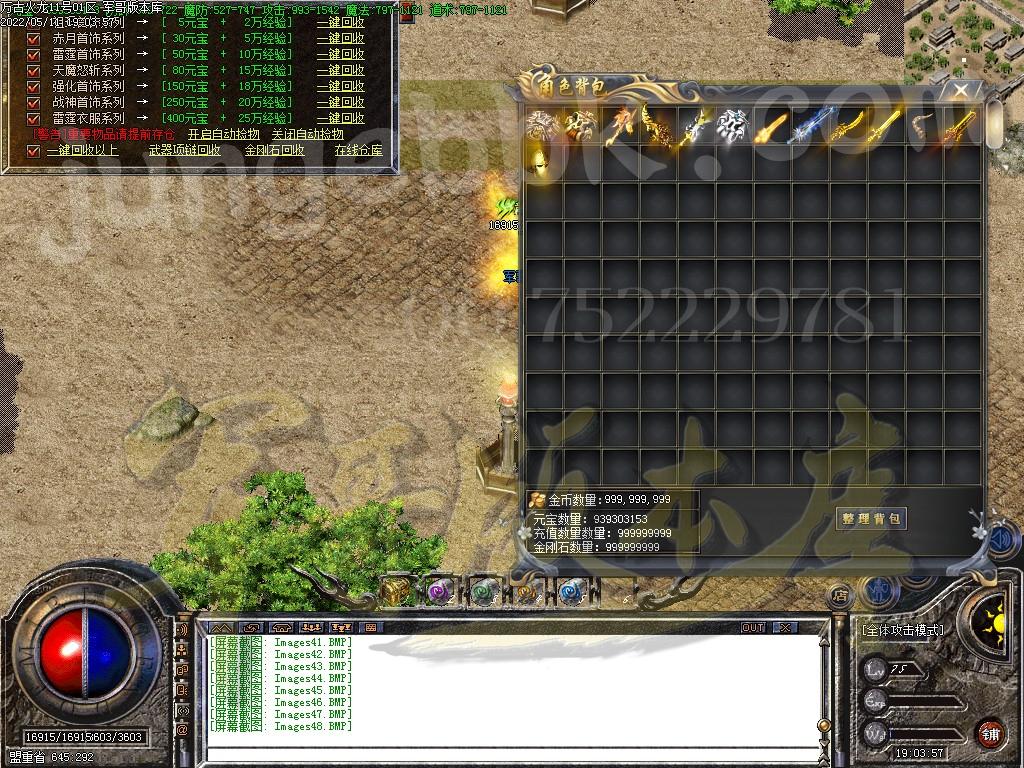Image resolution: width=1024 pixels, height=768 pixels.
Task: Select the 金刚石回收 diamond recycle link
Action: pyautogui.click(x=274, y=151)
